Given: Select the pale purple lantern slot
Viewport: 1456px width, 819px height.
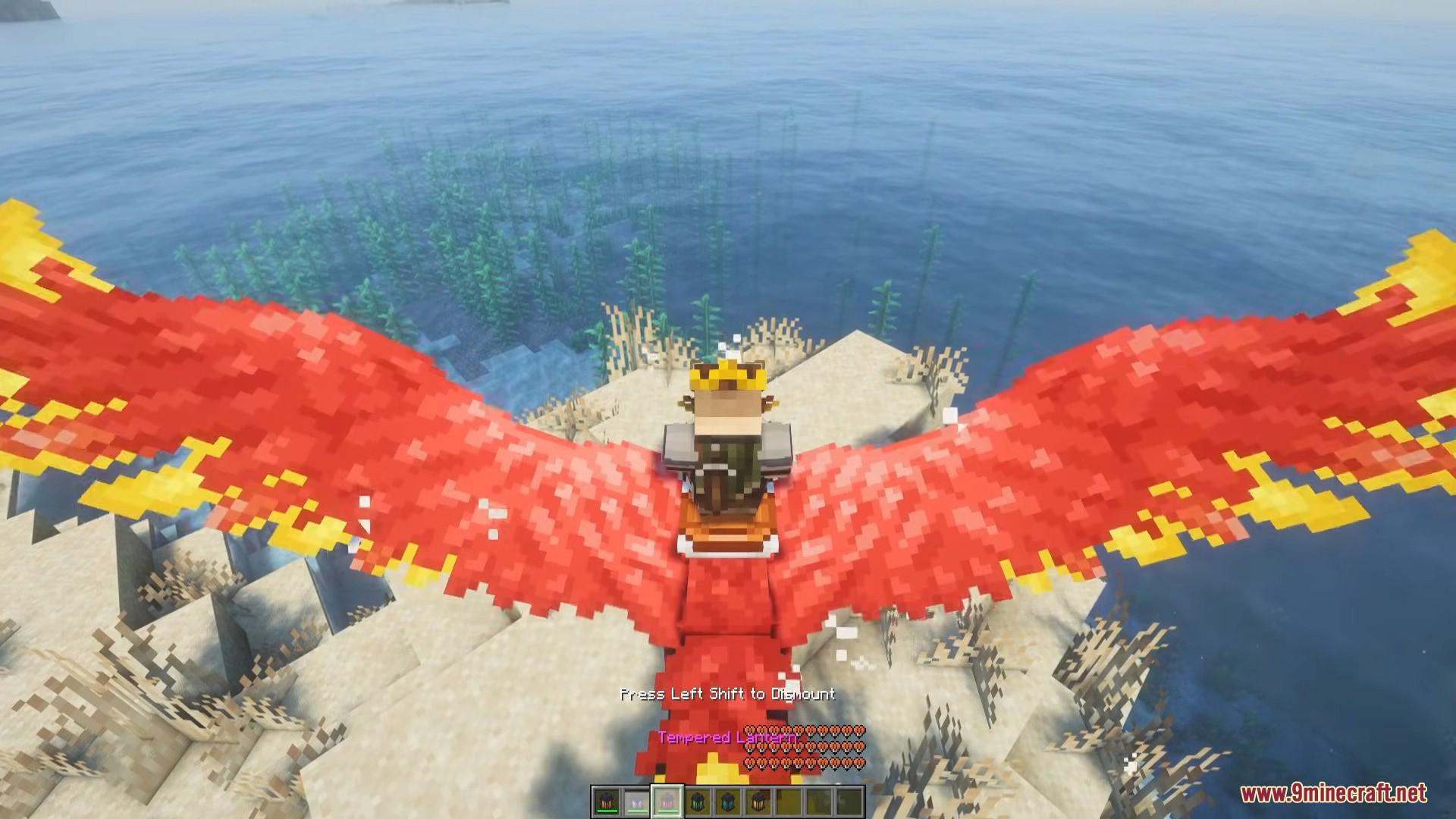Looking at the screenshot, I should pyautogui.click(x=637, y=802).
